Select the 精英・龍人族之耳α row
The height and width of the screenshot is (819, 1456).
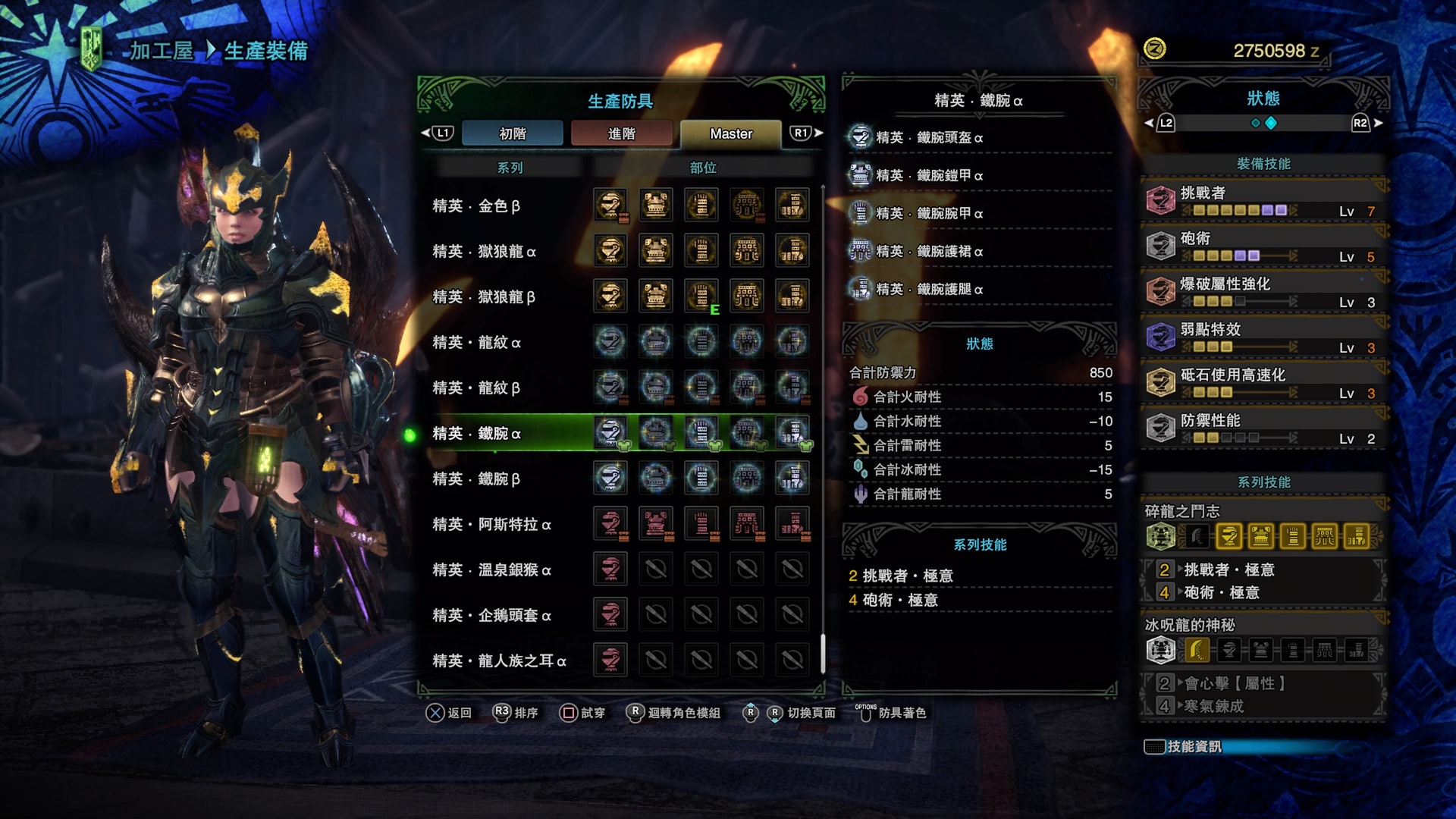tap(499, 661)
